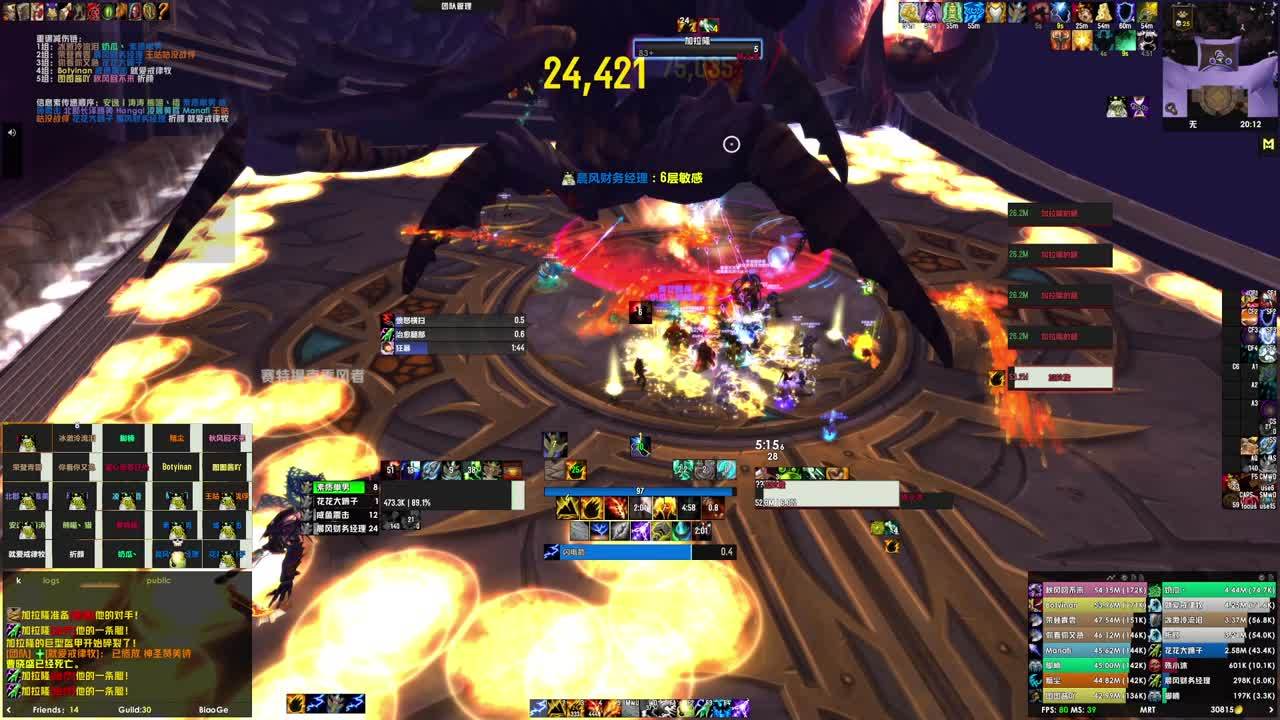
Task: Open the logs chat tab
Action: pyautogui.click(x=51, y=580)
